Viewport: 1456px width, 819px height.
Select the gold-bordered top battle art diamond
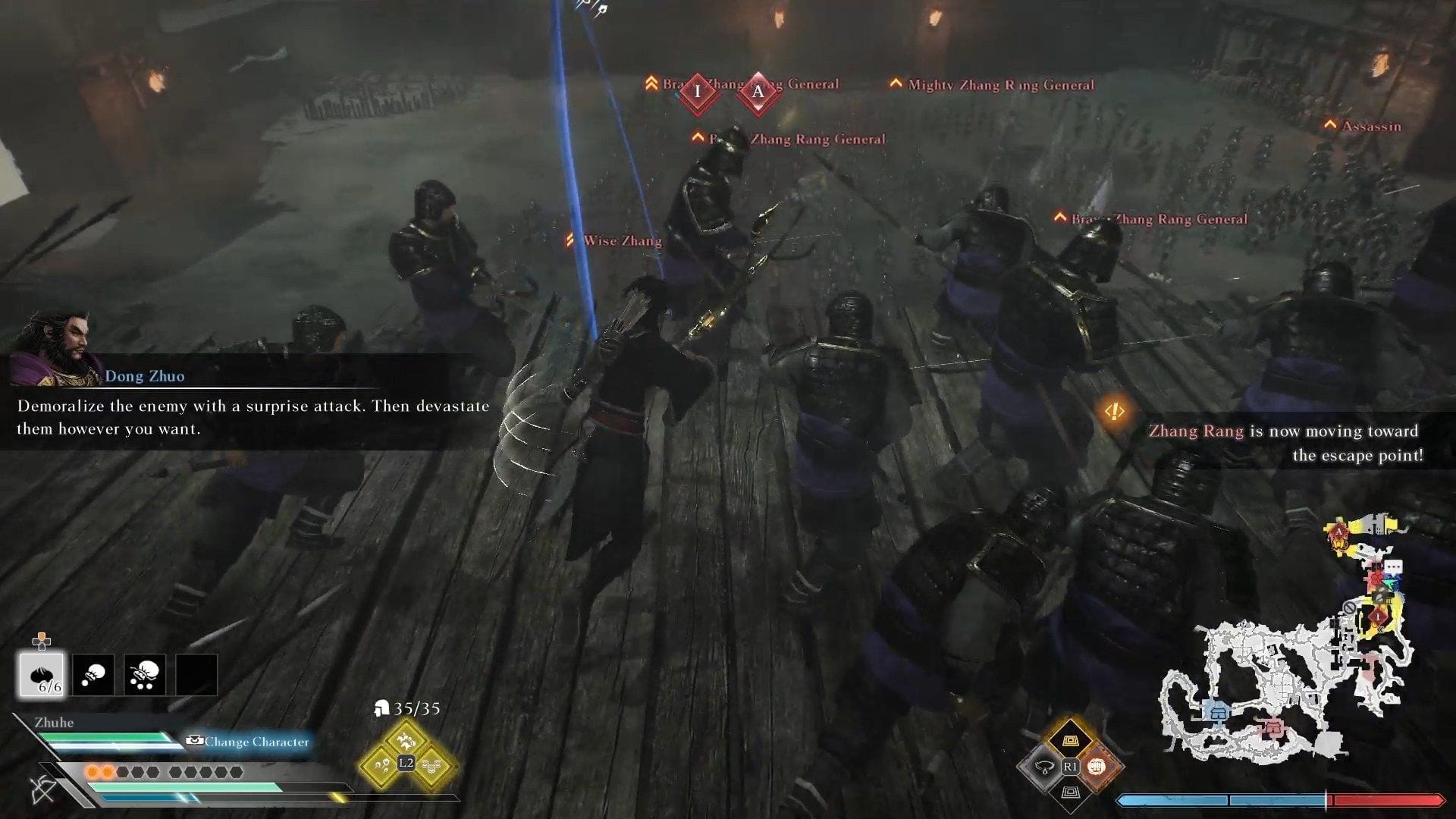tap(1070, 741)
